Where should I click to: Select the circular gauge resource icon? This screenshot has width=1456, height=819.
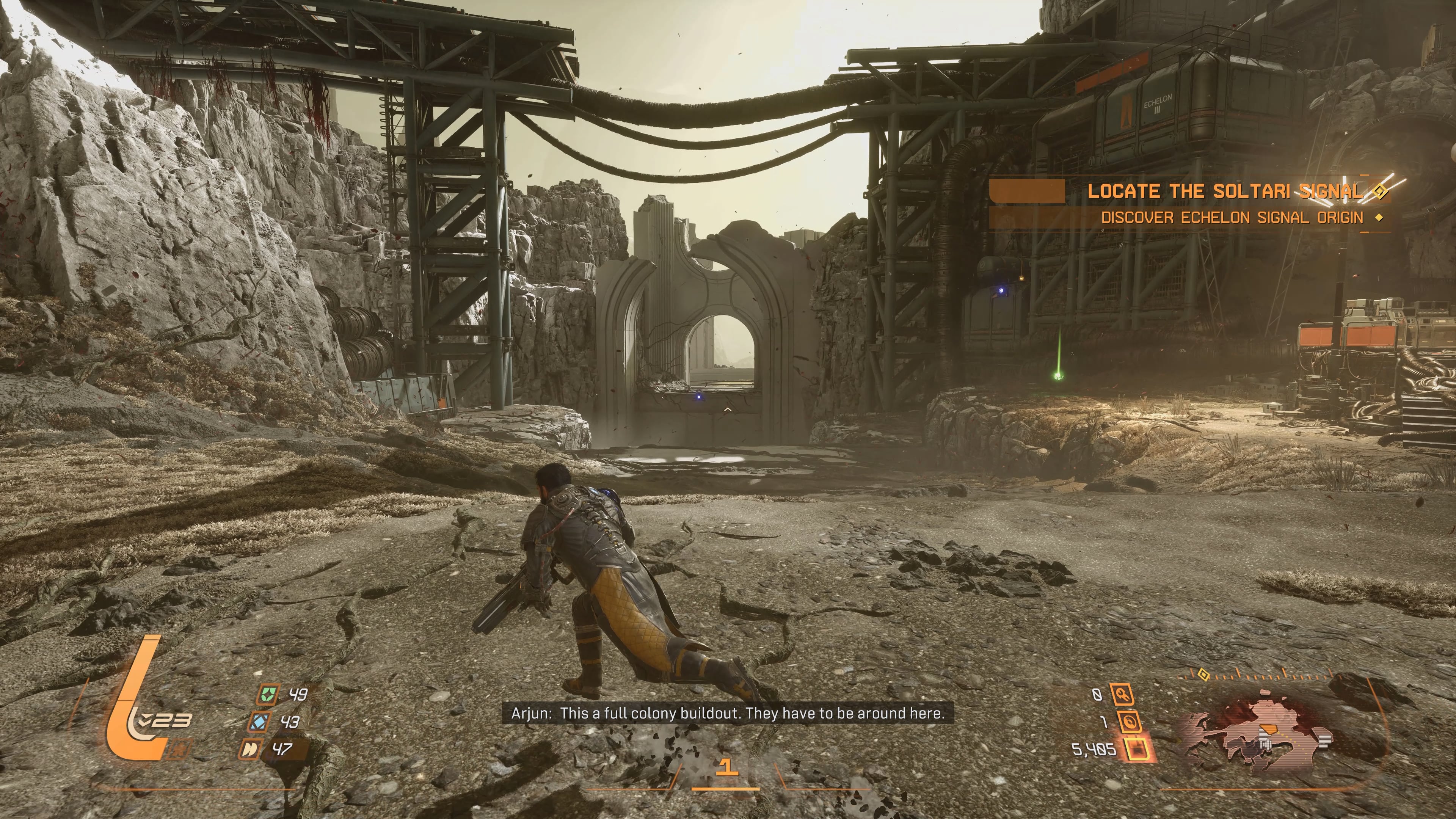(1129, 722)
